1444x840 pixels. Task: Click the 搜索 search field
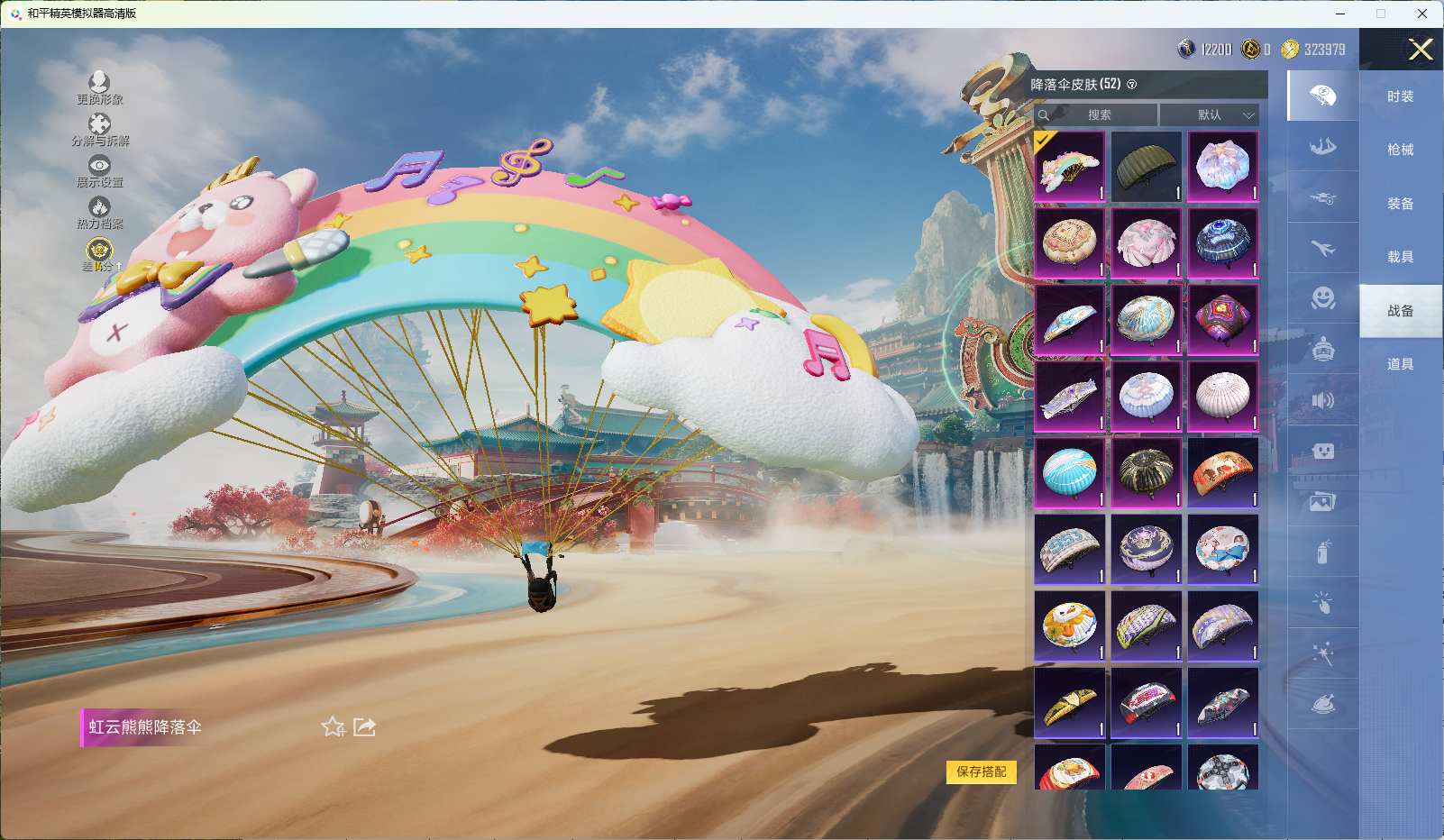click(1098, 115)
